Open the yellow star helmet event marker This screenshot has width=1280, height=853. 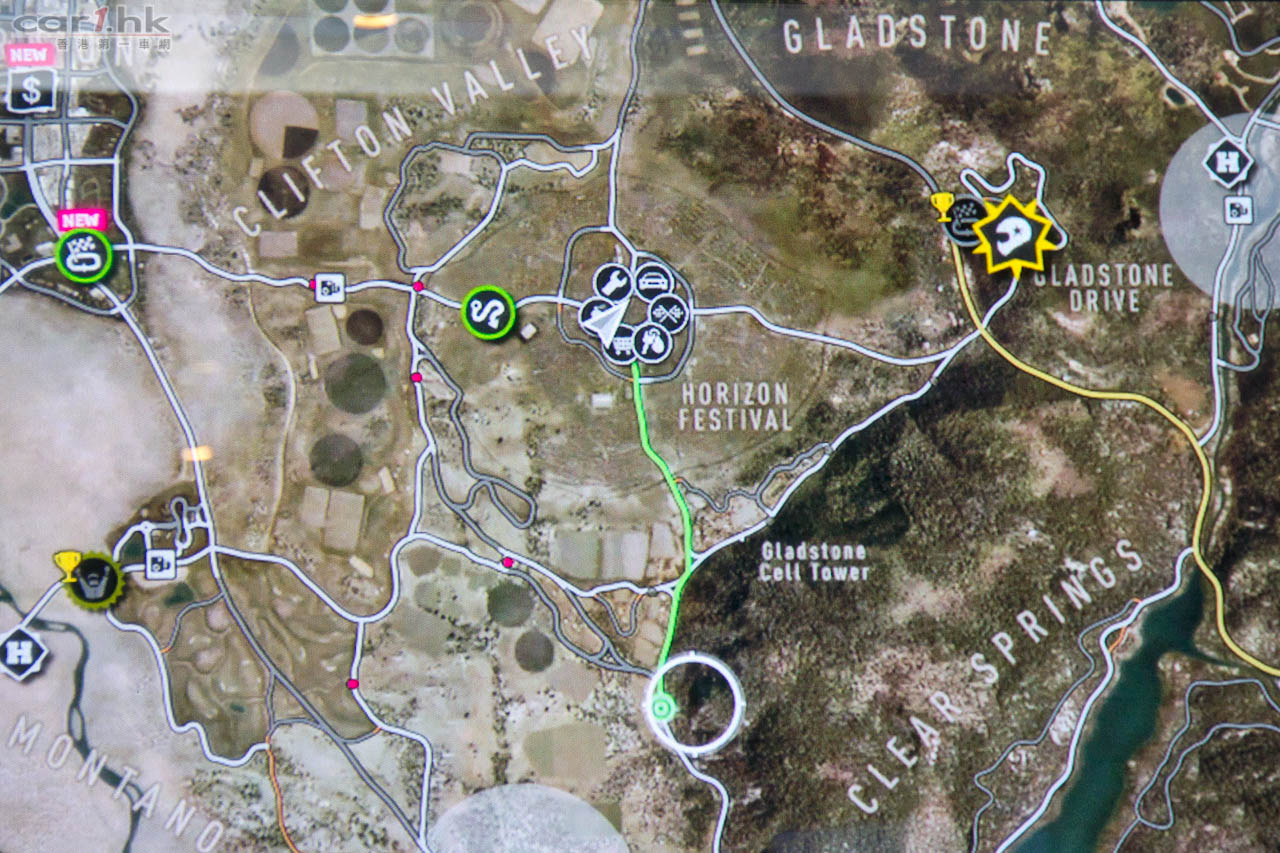(x=1015, y=235)
